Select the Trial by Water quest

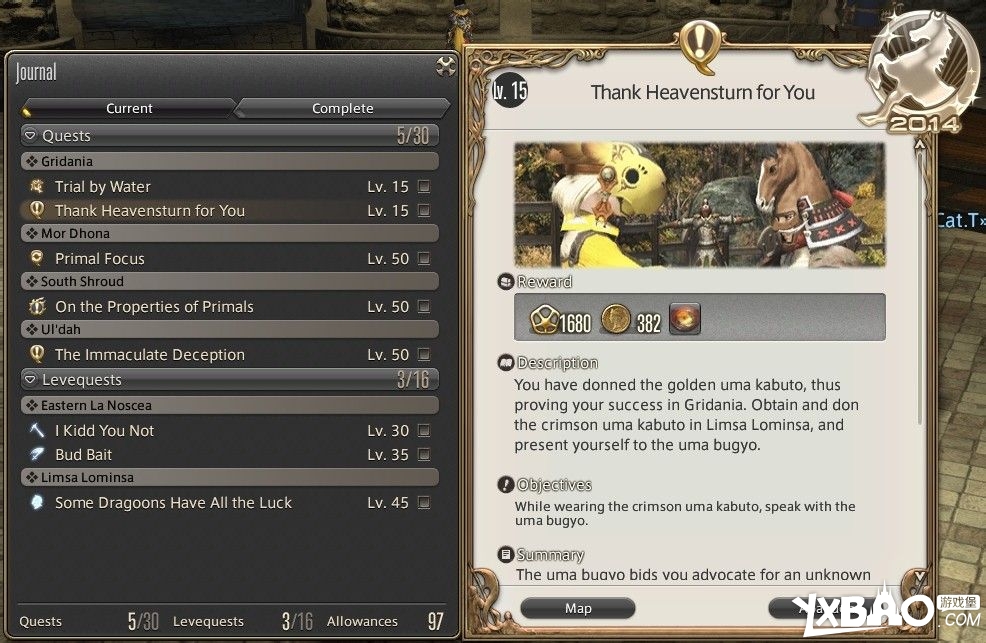(103, 186)
